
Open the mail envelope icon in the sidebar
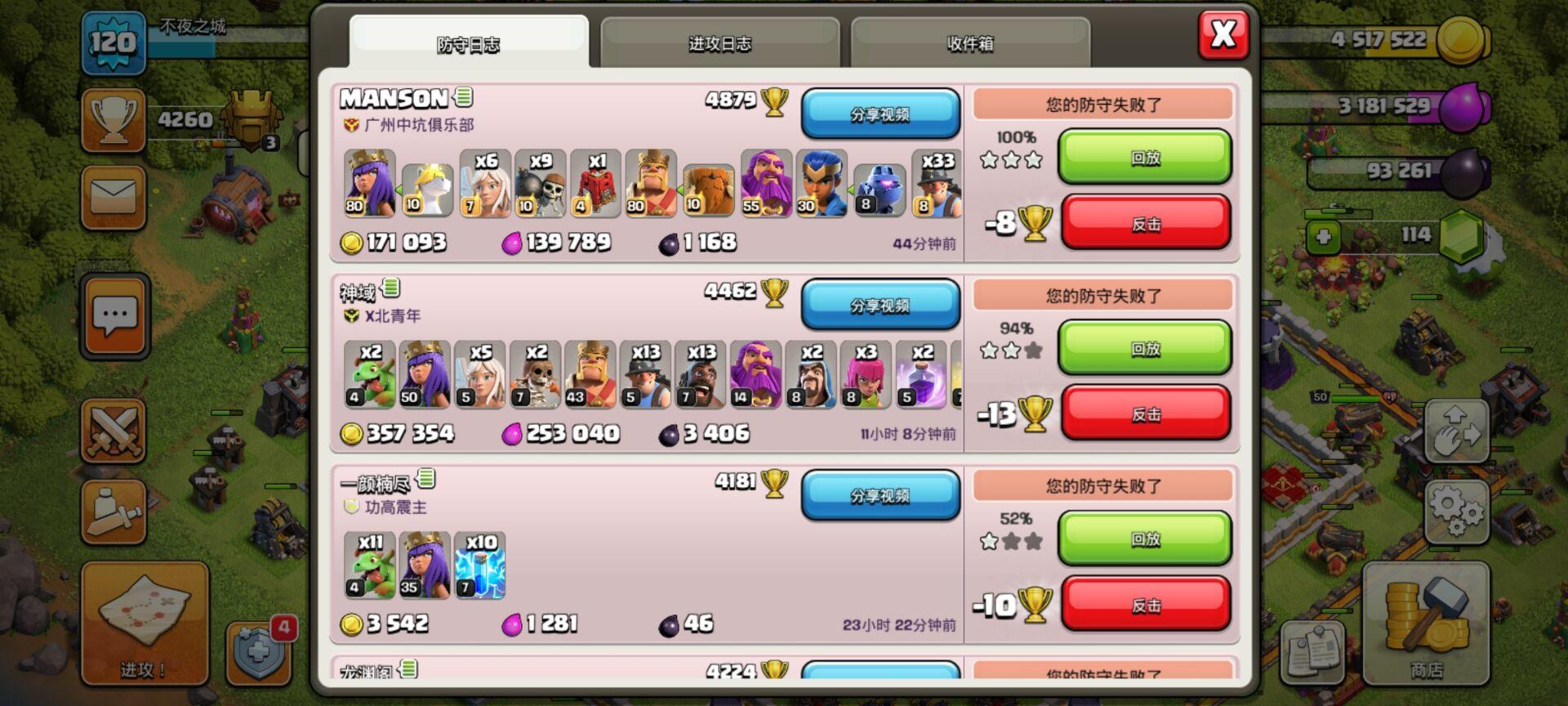113,196
